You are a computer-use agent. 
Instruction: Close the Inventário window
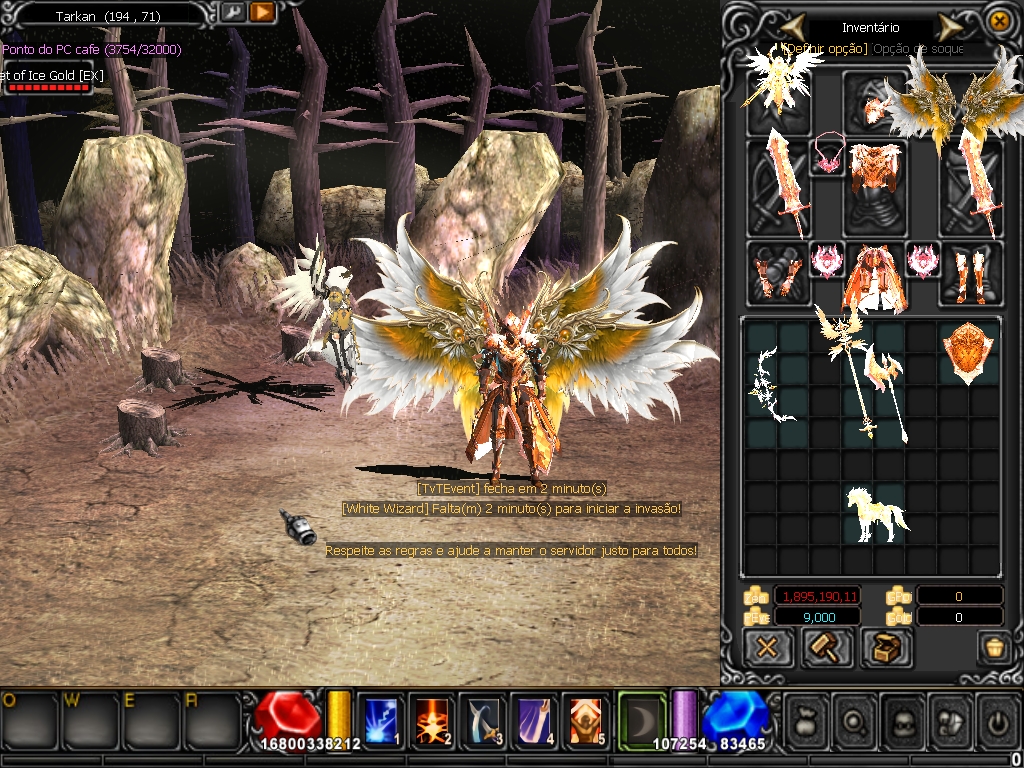[998, 20]
